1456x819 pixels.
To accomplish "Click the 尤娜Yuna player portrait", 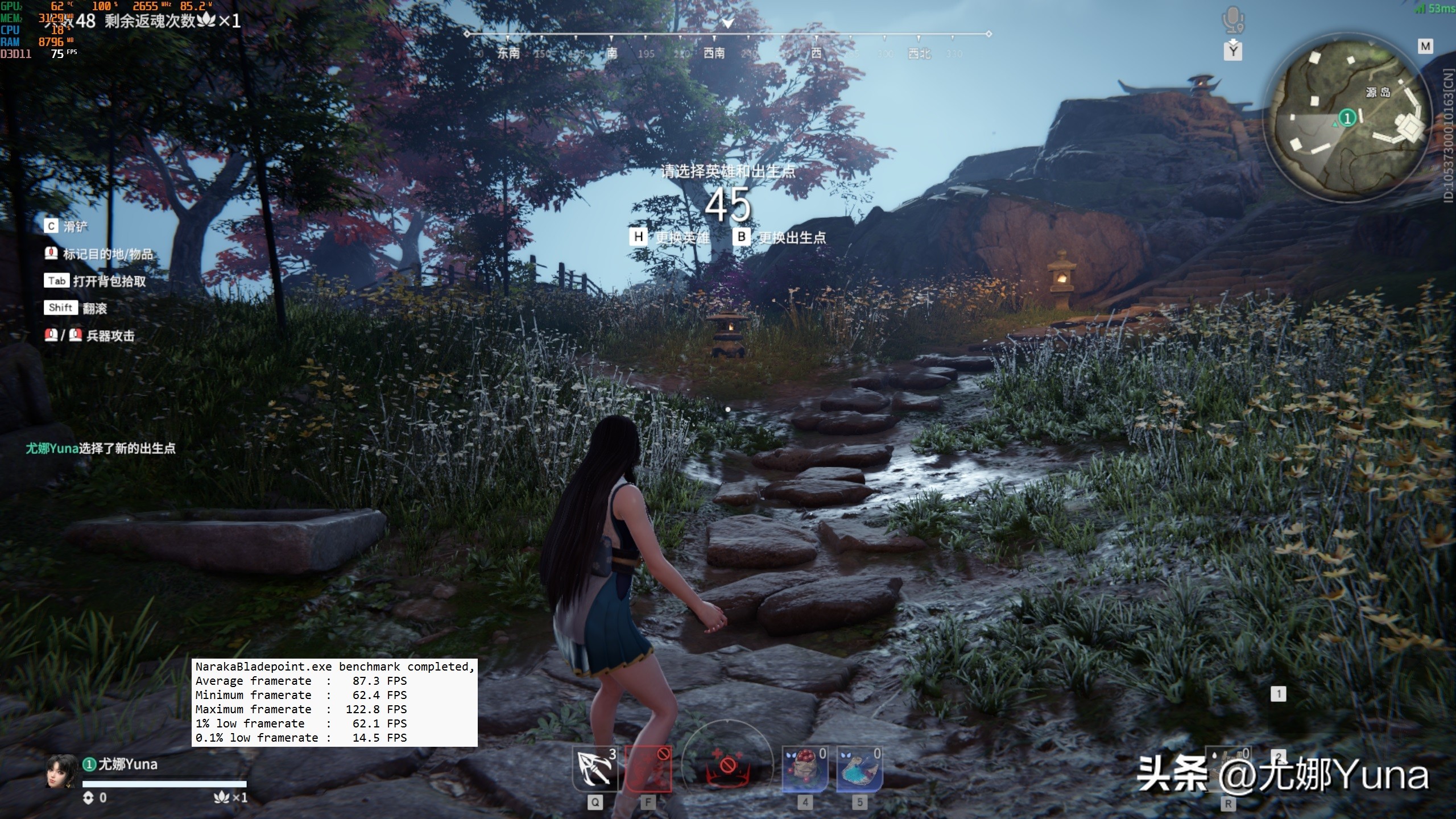I will click(x=61, y=771).
